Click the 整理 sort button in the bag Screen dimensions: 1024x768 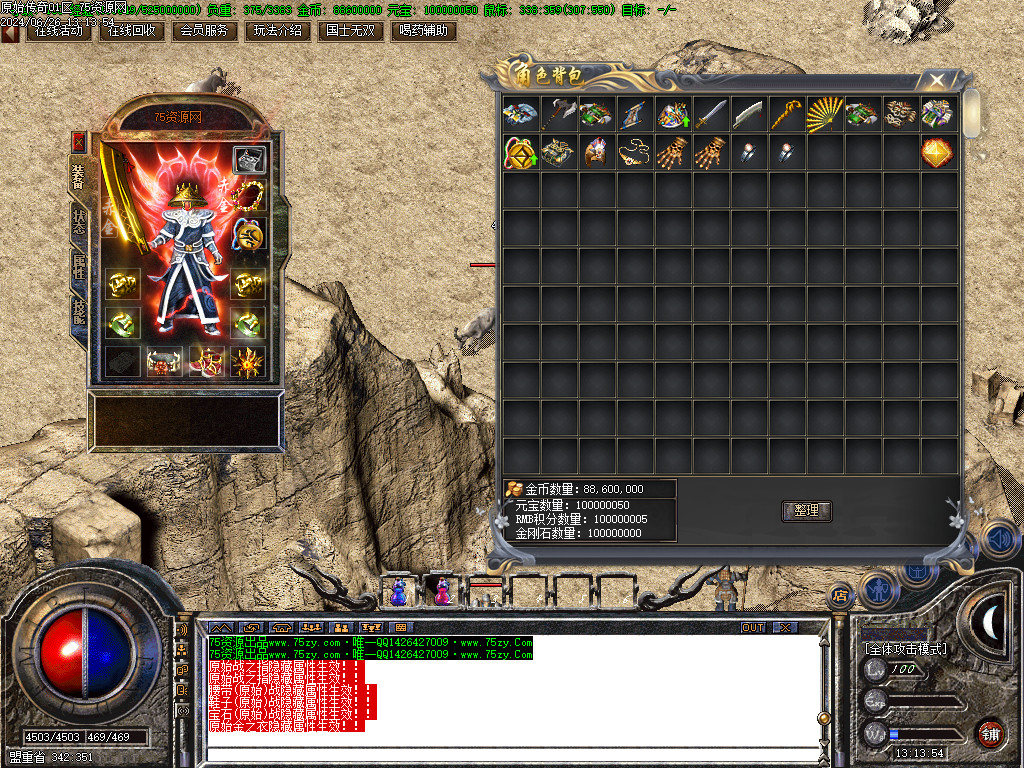(806, 511)
